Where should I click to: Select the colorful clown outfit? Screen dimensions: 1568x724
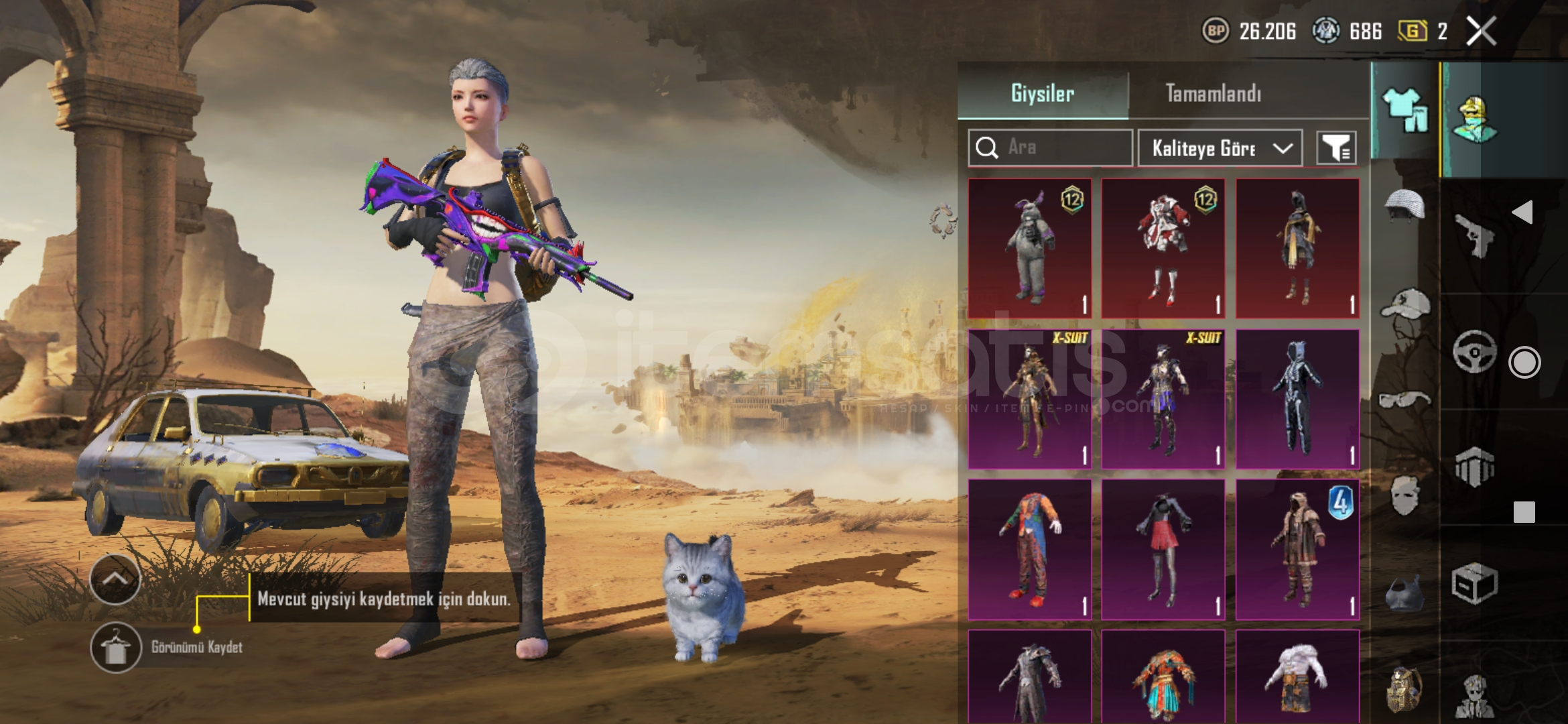point(1030,550)
